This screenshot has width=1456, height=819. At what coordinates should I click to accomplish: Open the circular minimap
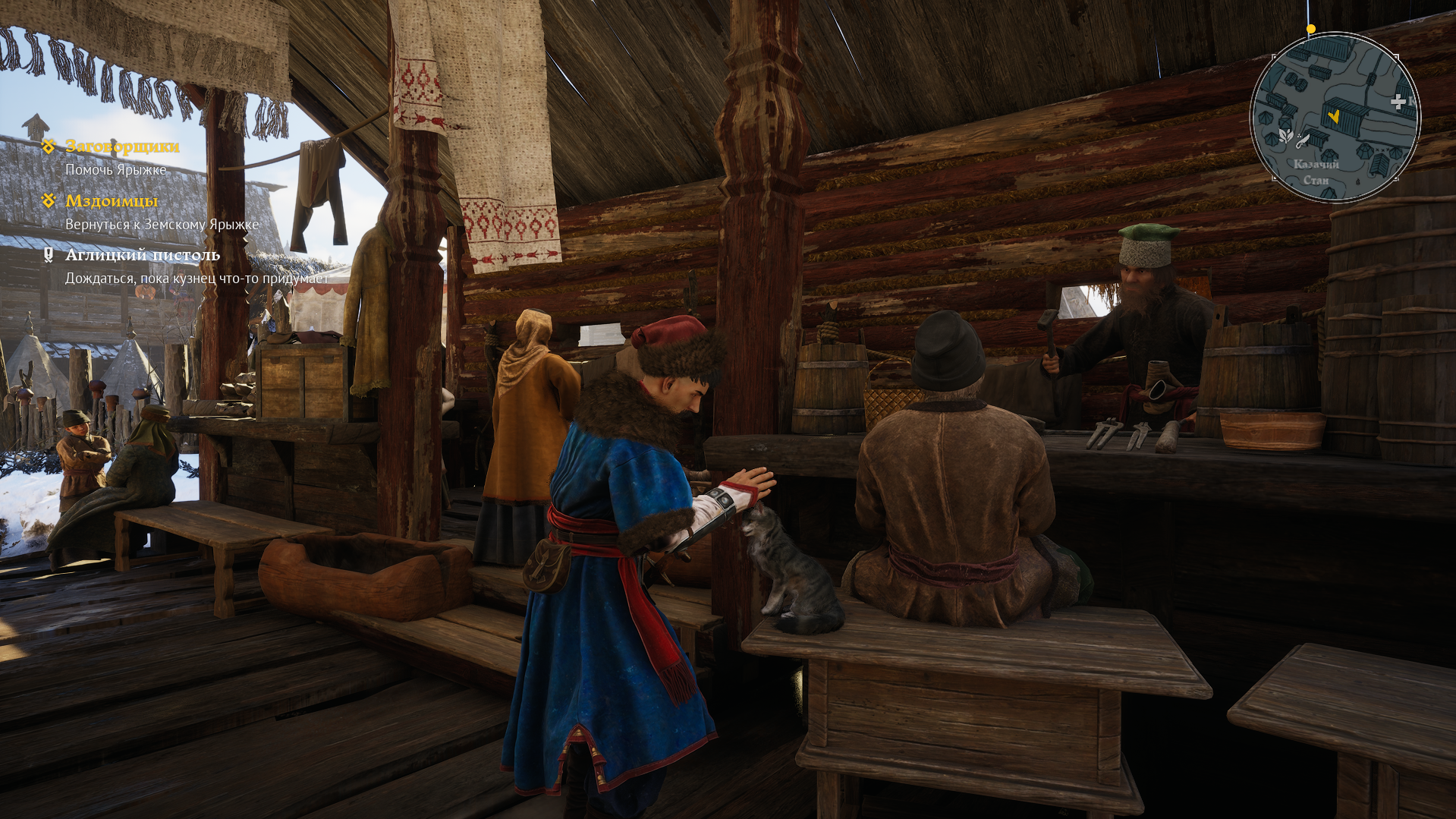1335,118
